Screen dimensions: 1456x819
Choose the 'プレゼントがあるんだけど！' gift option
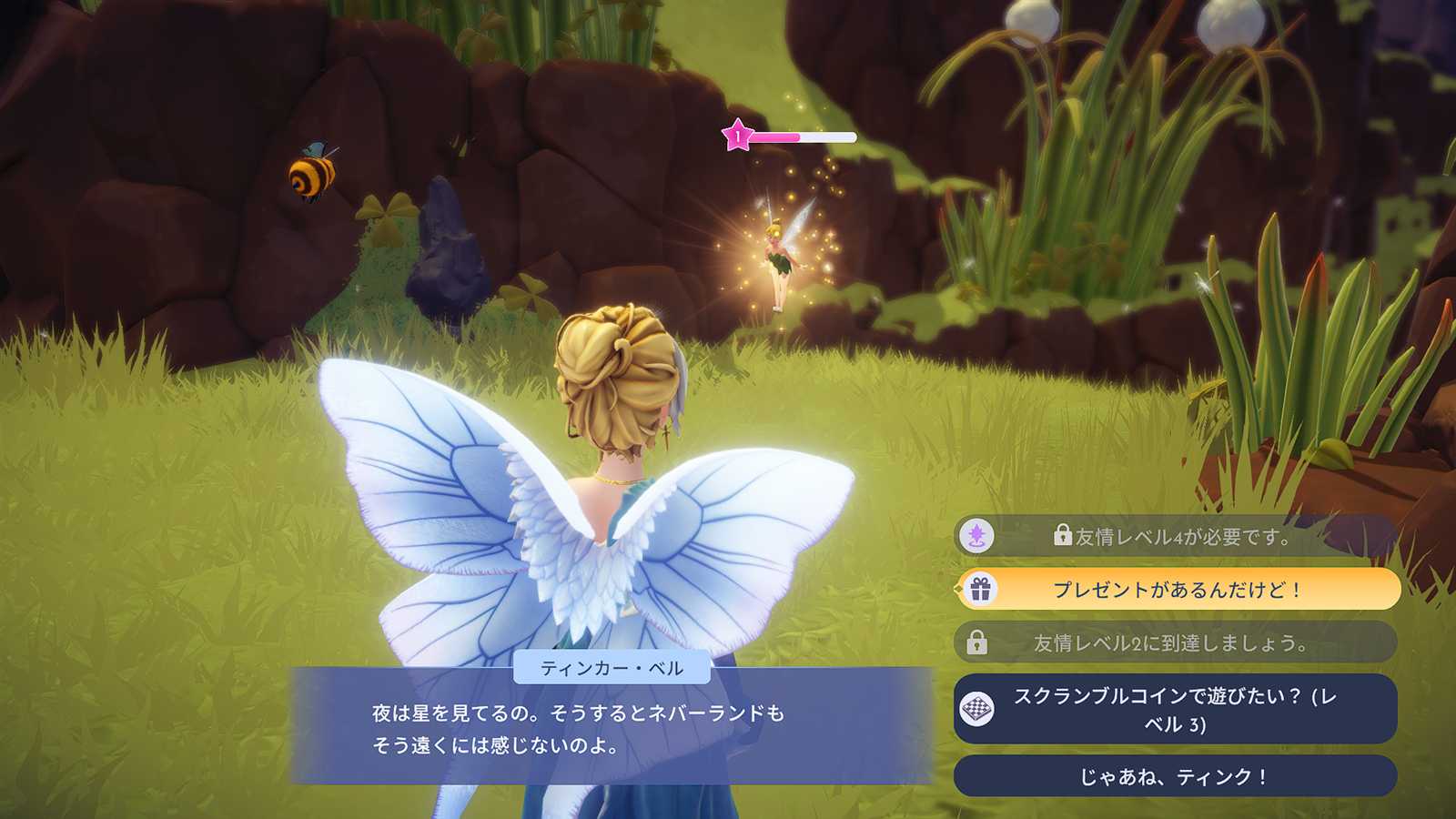pos(1177,590)
